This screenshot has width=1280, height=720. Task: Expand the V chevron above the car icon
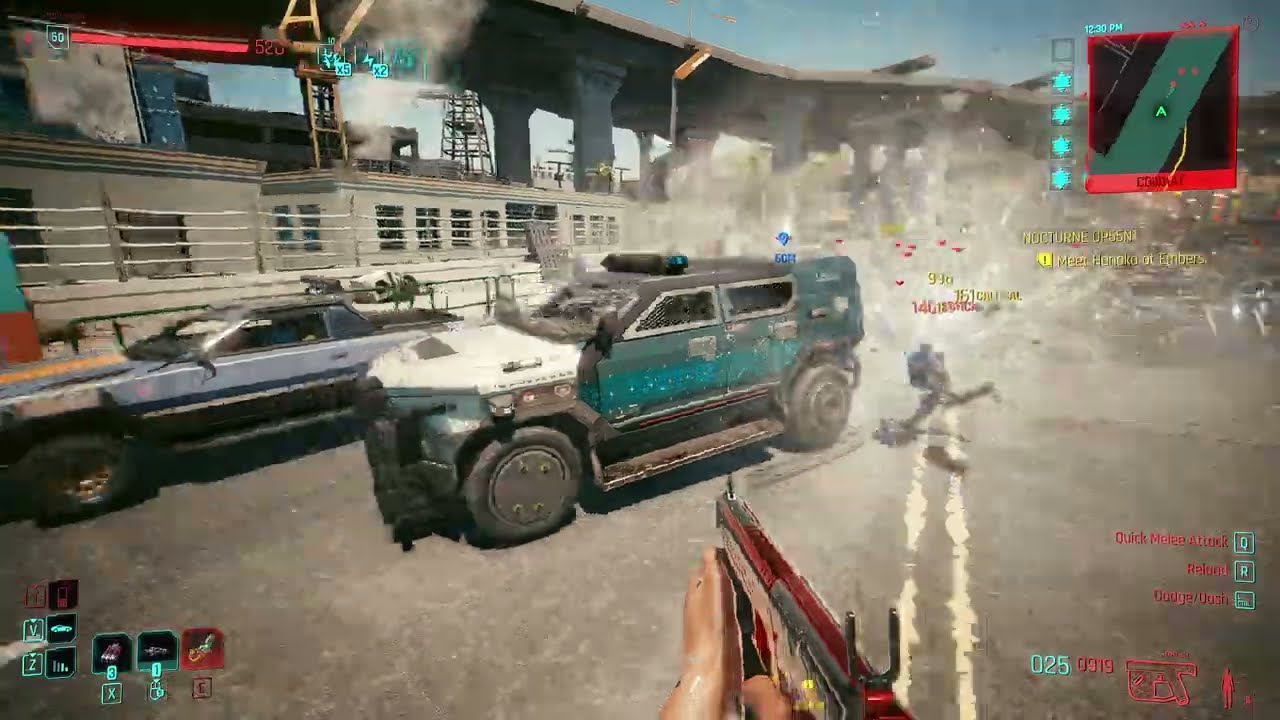(x=33, y=620)
